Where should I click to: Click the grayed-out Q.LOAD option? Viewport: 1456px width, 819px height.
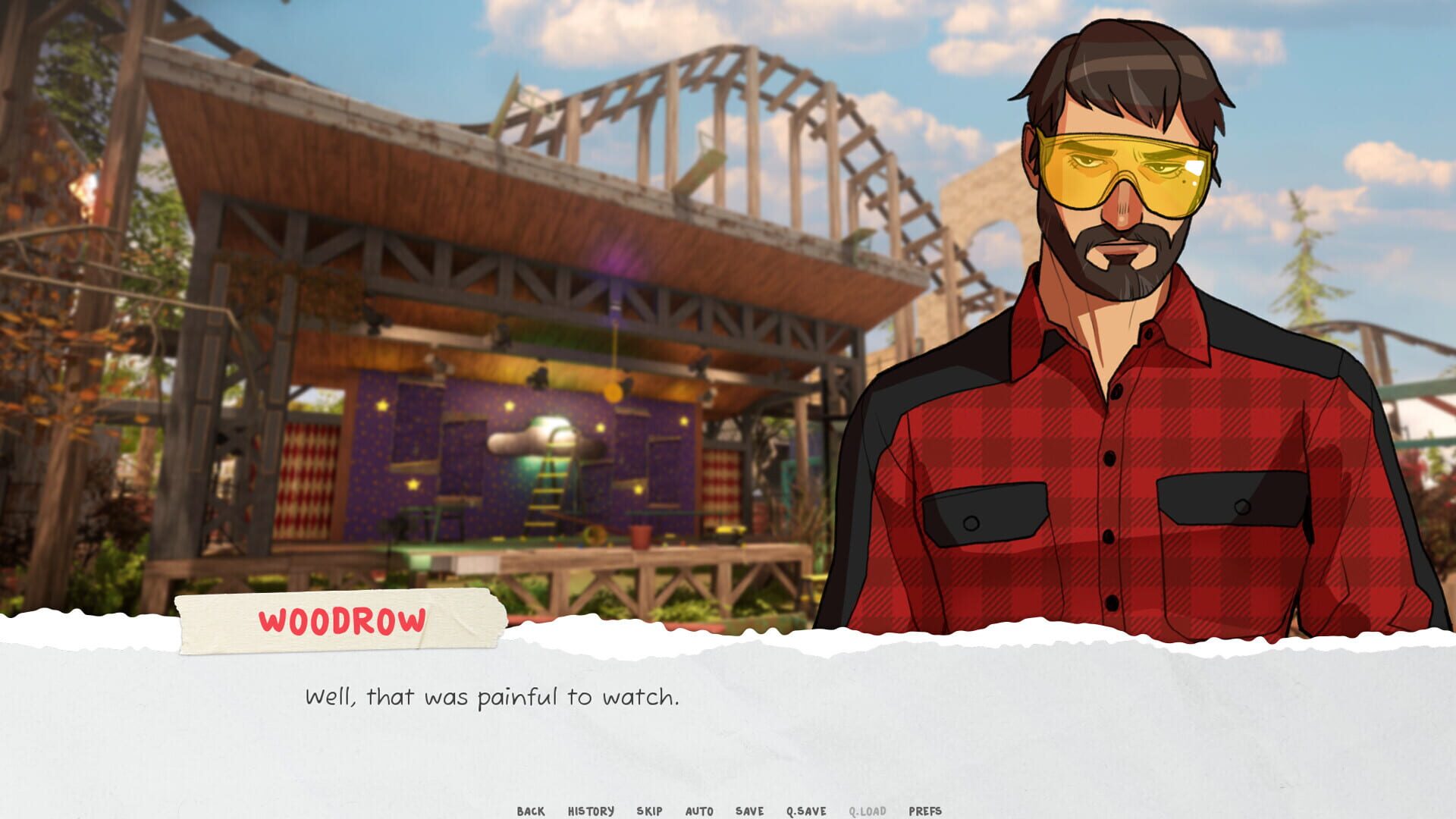point(869,811)
